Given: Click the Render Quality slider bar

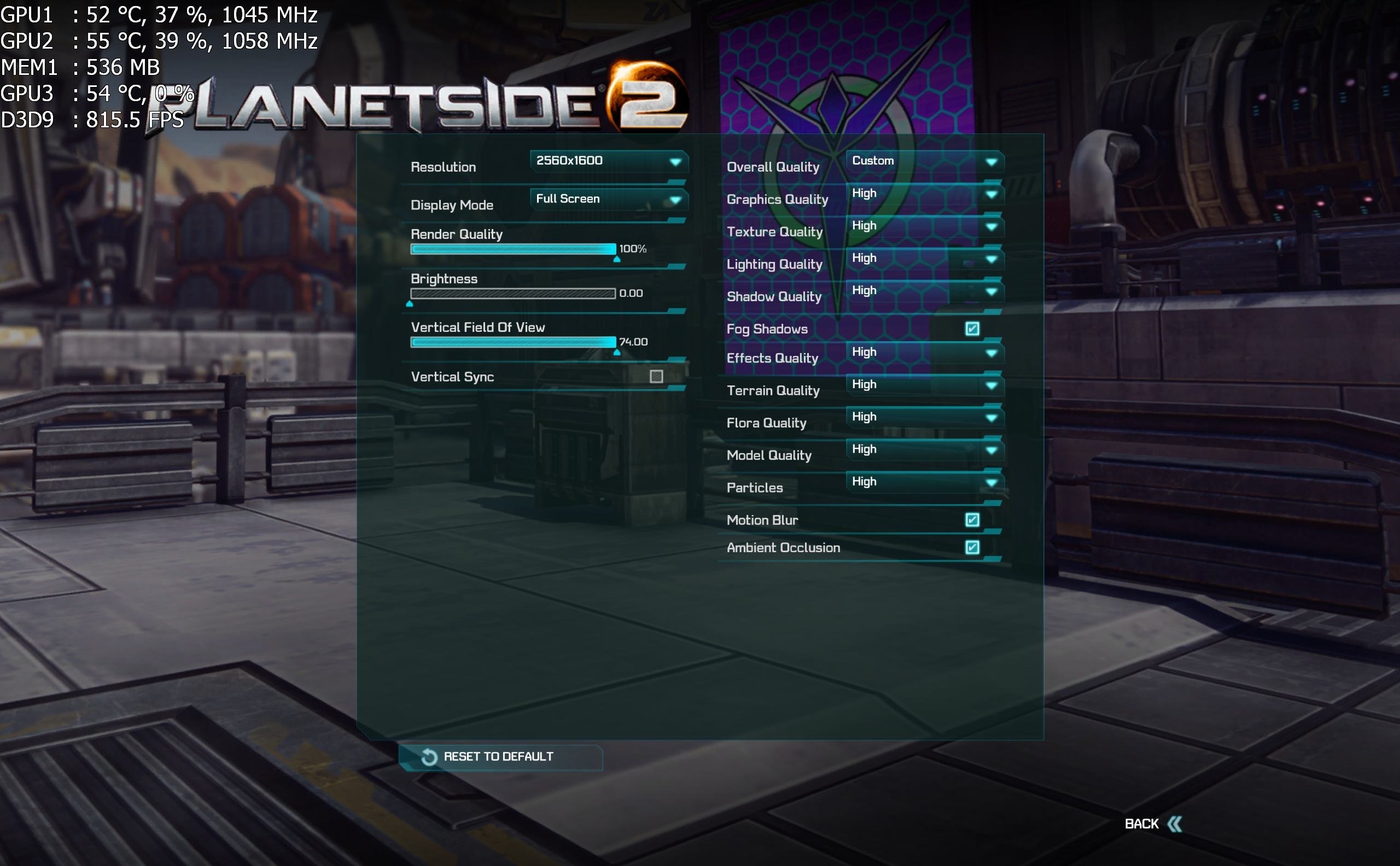Looking at the screenshot, I should pyautogui.click(x=512, y=249).
